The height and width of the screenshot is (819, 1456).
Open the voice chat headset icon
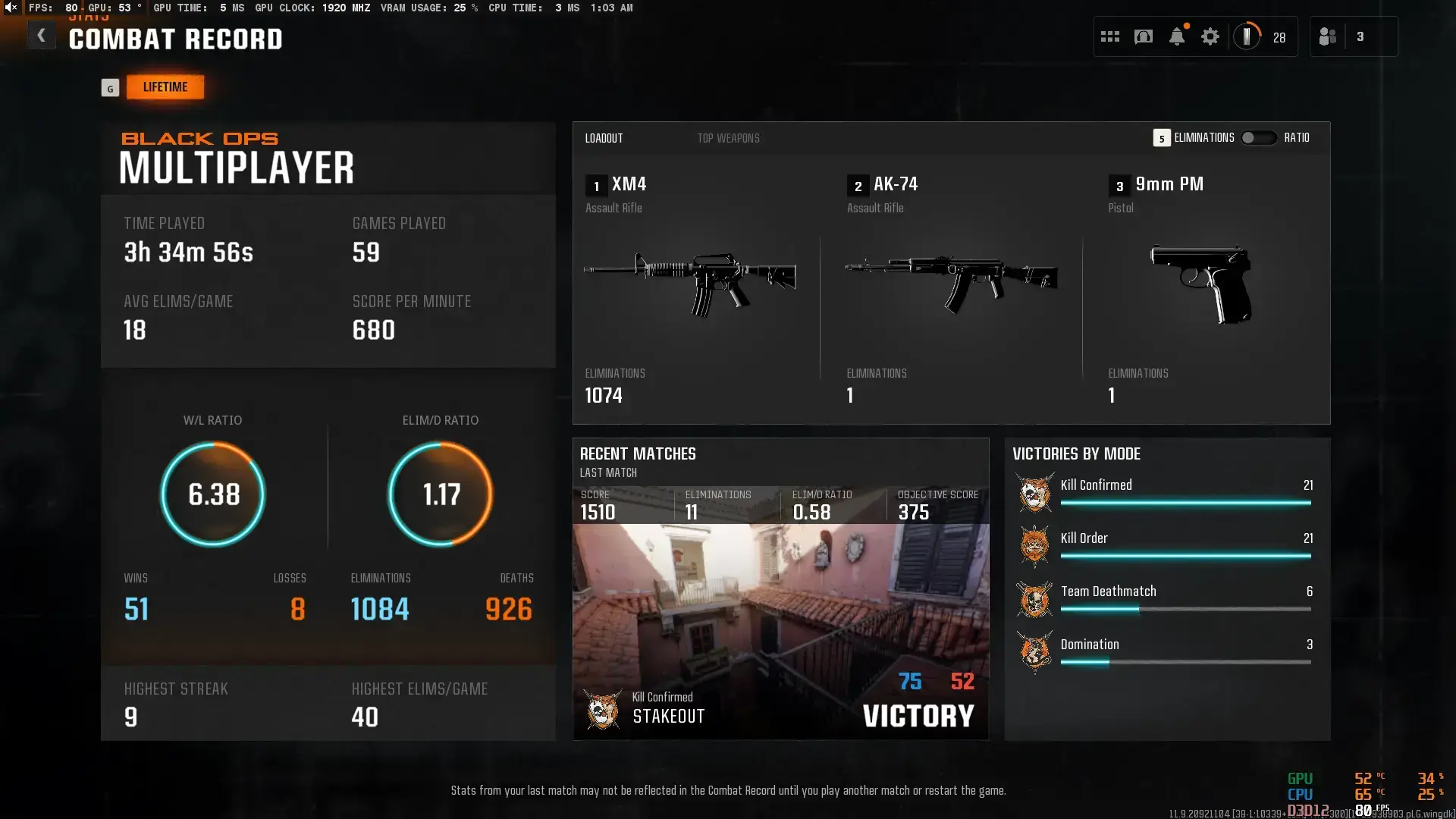tap(1144, 36)
